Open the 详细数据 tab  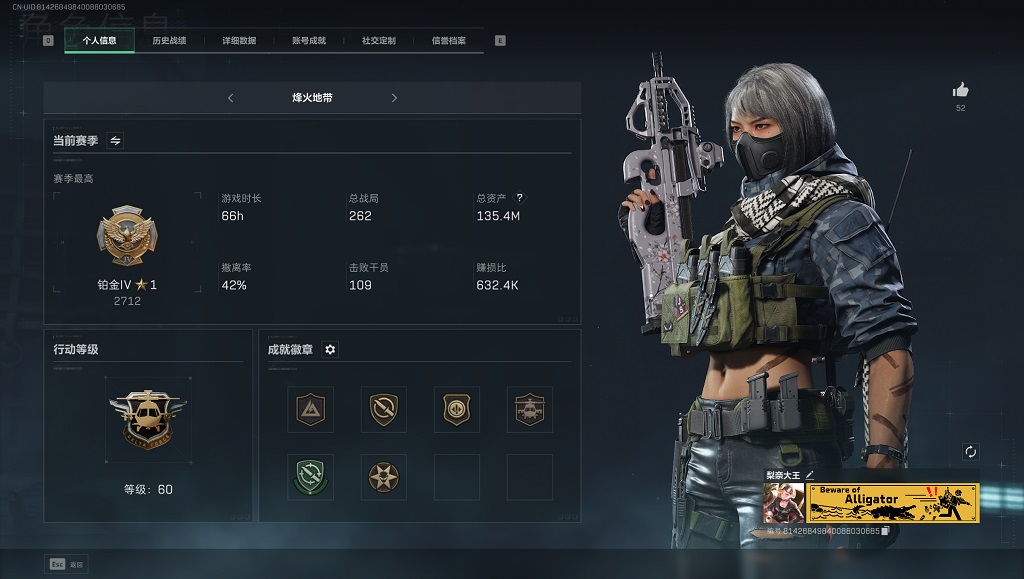coord(239,41)
